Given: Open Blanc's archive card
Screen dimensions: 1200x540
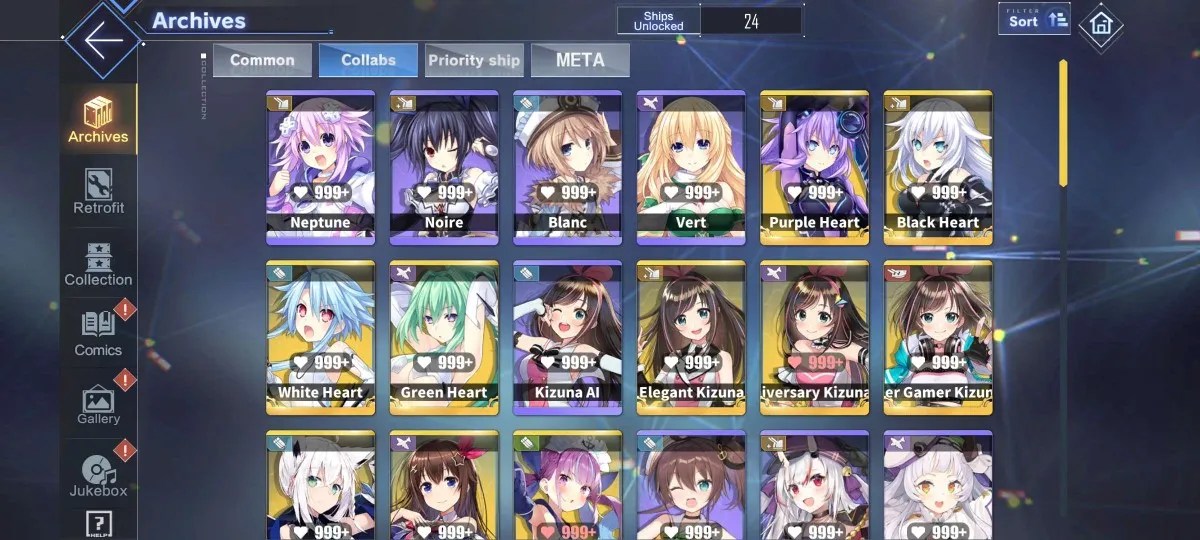Looking at the screenshot, I should pyautogui.click(x=567, y=167).
